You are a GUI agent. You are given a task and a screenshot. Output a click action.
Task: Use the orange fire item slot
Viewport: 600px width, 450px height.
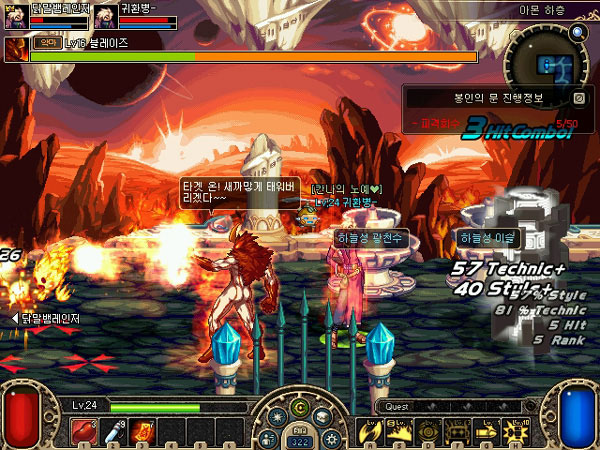(141, 431)
